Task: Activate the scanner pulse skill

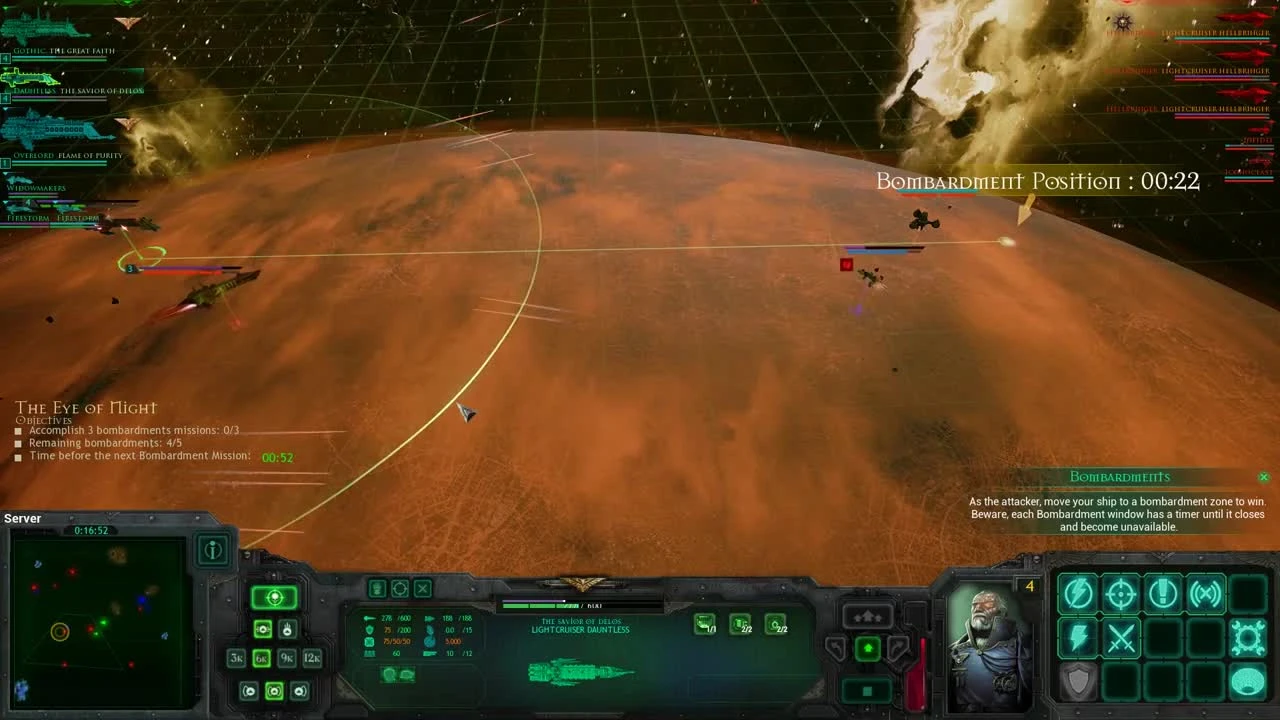Action: [x=1205, y=594]
